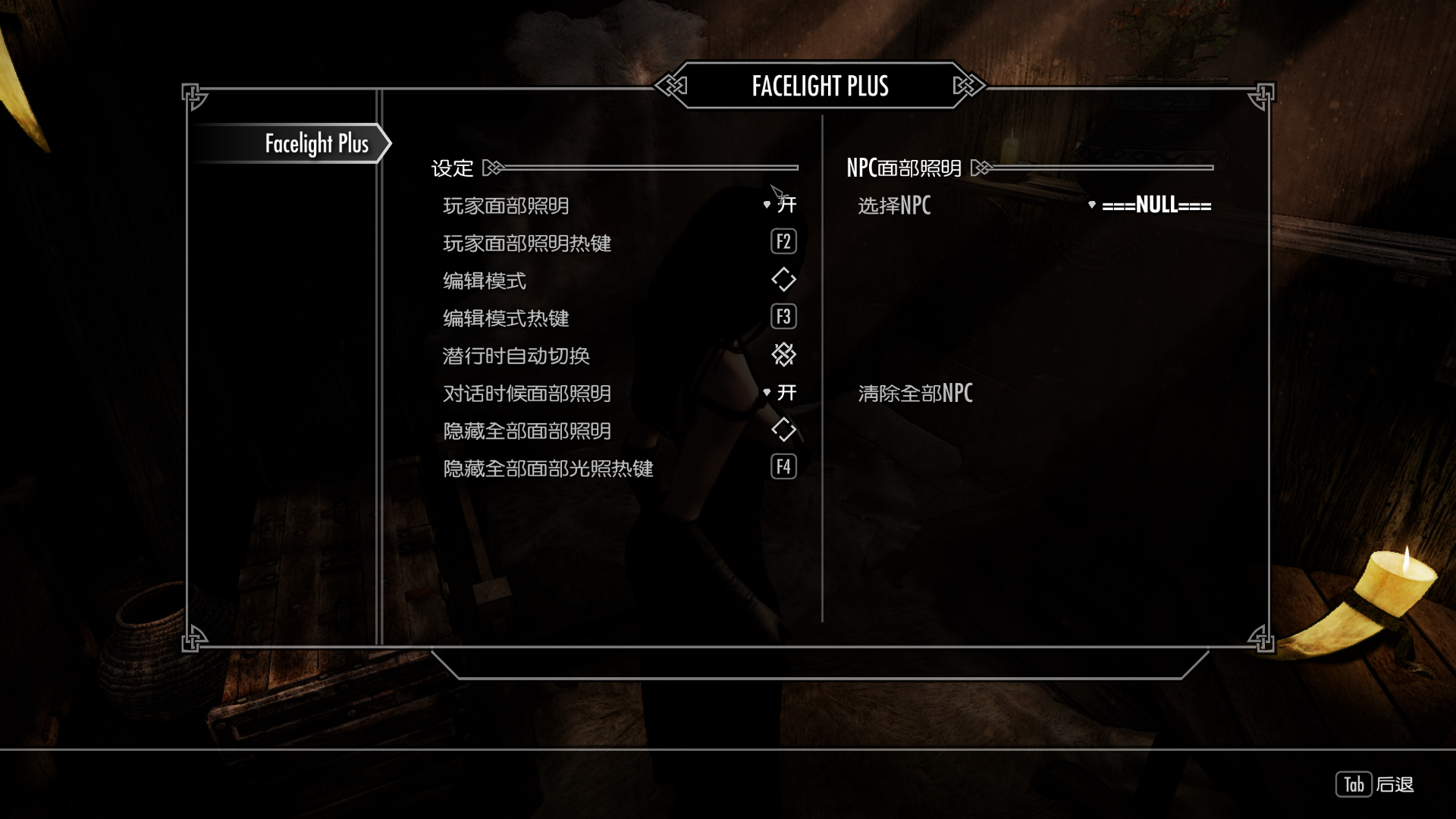Toggle 潜行时自动切换 checkbox

[x=783, y=355]
